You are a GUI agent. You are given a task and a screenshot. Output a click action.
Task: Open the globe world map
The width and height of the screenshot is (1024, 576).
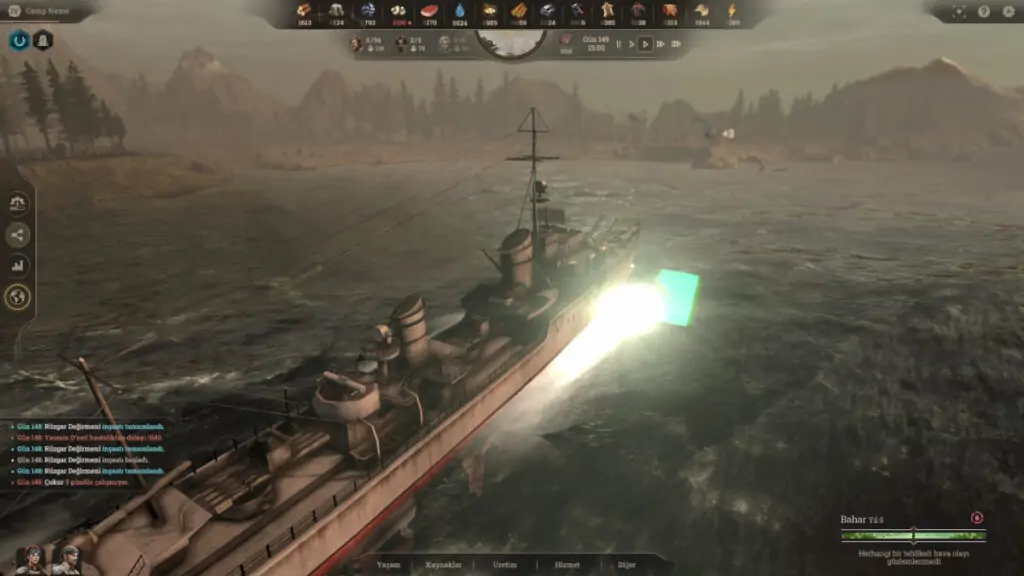(x=18, y=297)
